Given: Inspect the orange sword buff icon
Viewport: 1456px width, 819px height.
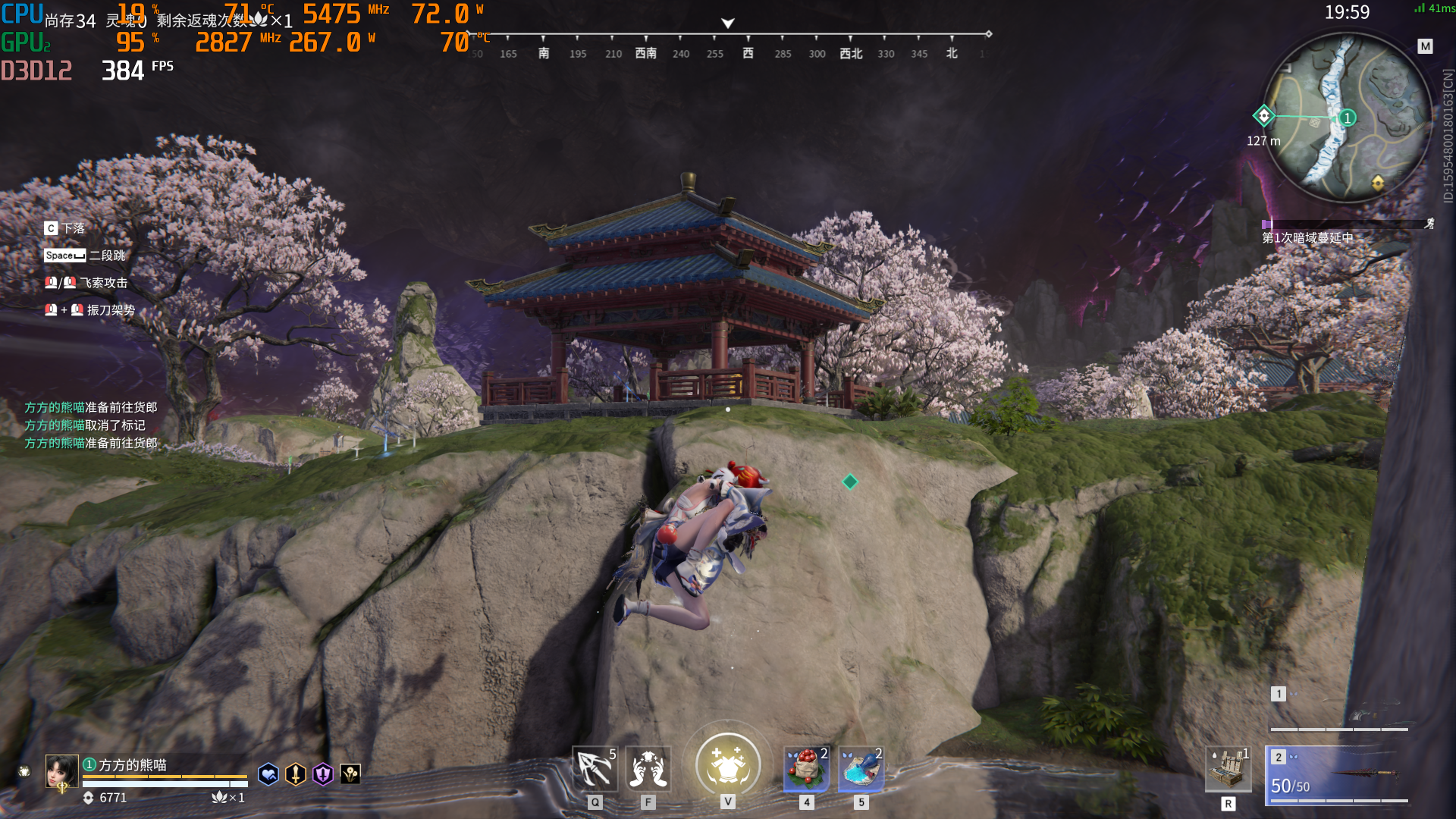Looking at the screenshot, I should pyautogui.click(x=295, y=774).
